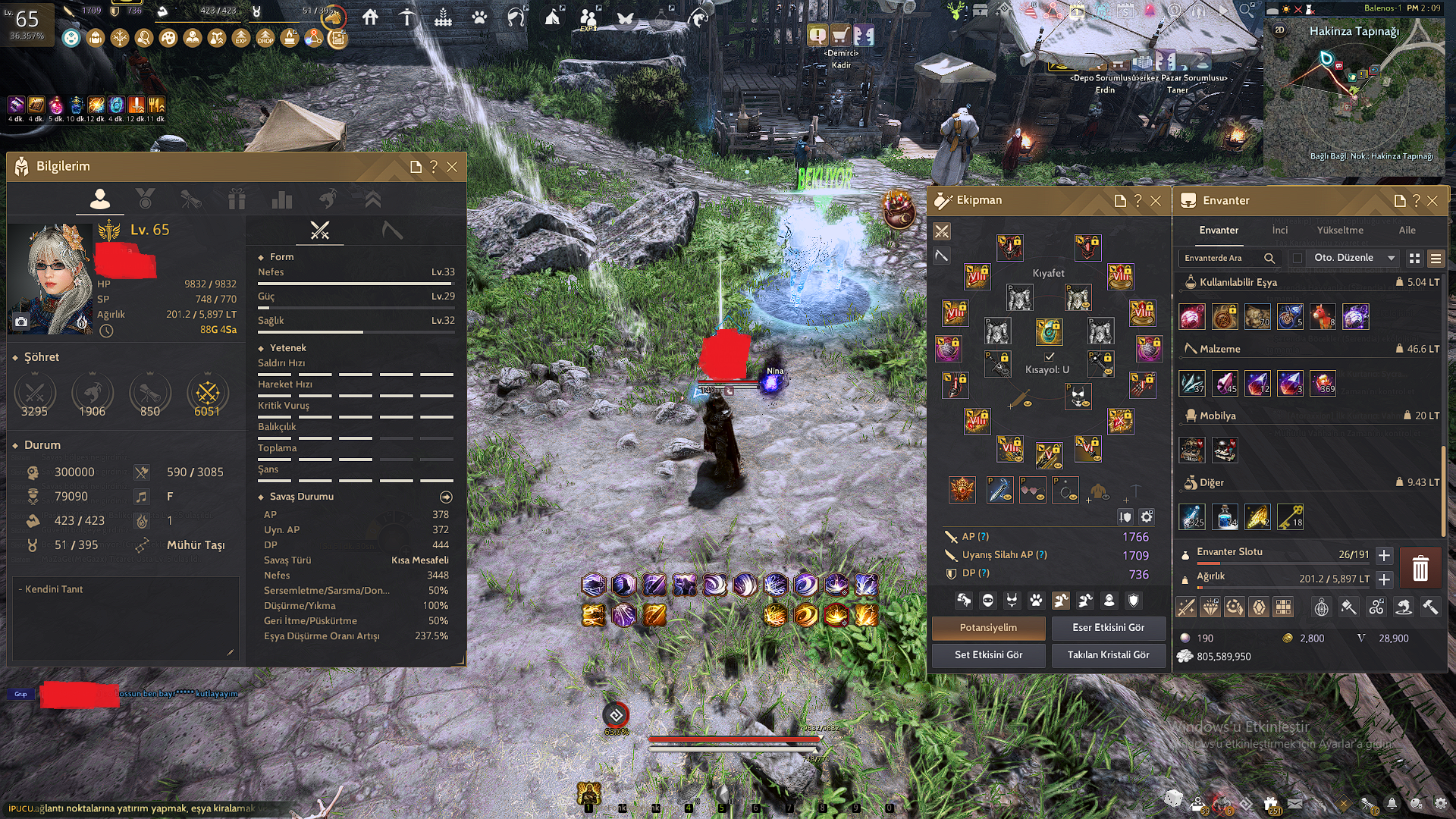Open the Yükseltme tab in Envanter
The height and width of the screenshot is (819, 1456).
[1340, 230]
